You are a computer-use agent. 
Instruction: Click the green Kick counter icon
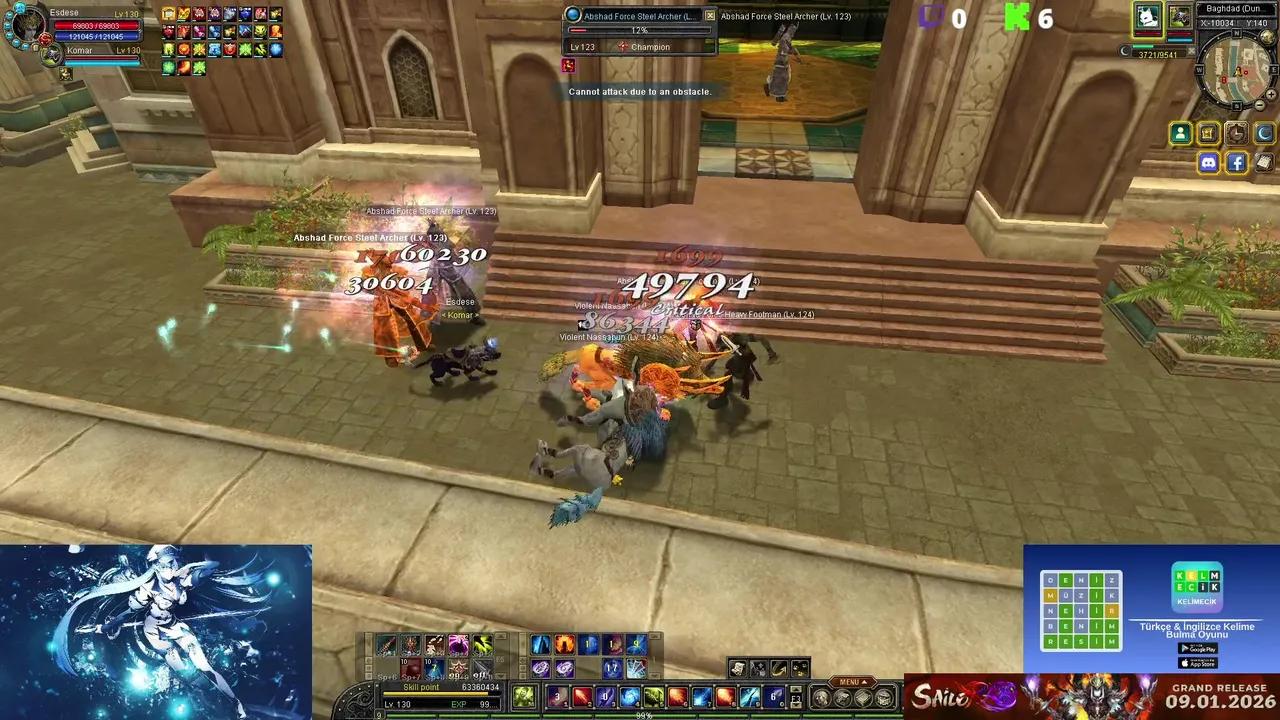coord(1019,17)
